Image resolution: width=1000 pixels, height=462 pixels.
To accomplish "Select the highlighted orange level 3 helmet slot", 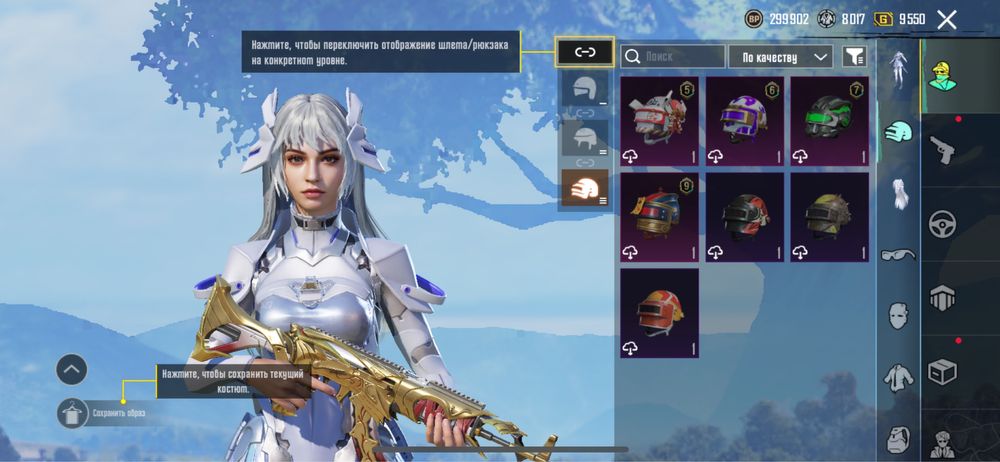I will point(585,187).
